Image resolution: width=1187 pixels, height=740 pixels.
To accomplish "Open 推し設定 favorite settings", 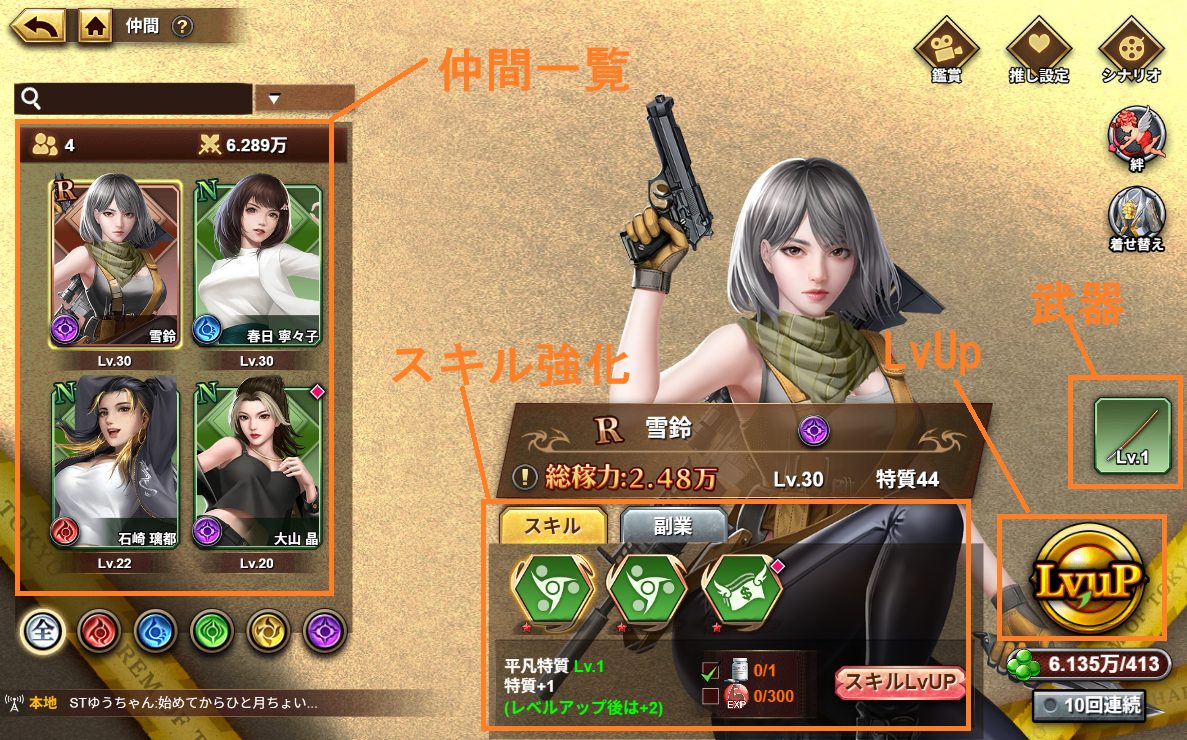I will (1038, 50).
